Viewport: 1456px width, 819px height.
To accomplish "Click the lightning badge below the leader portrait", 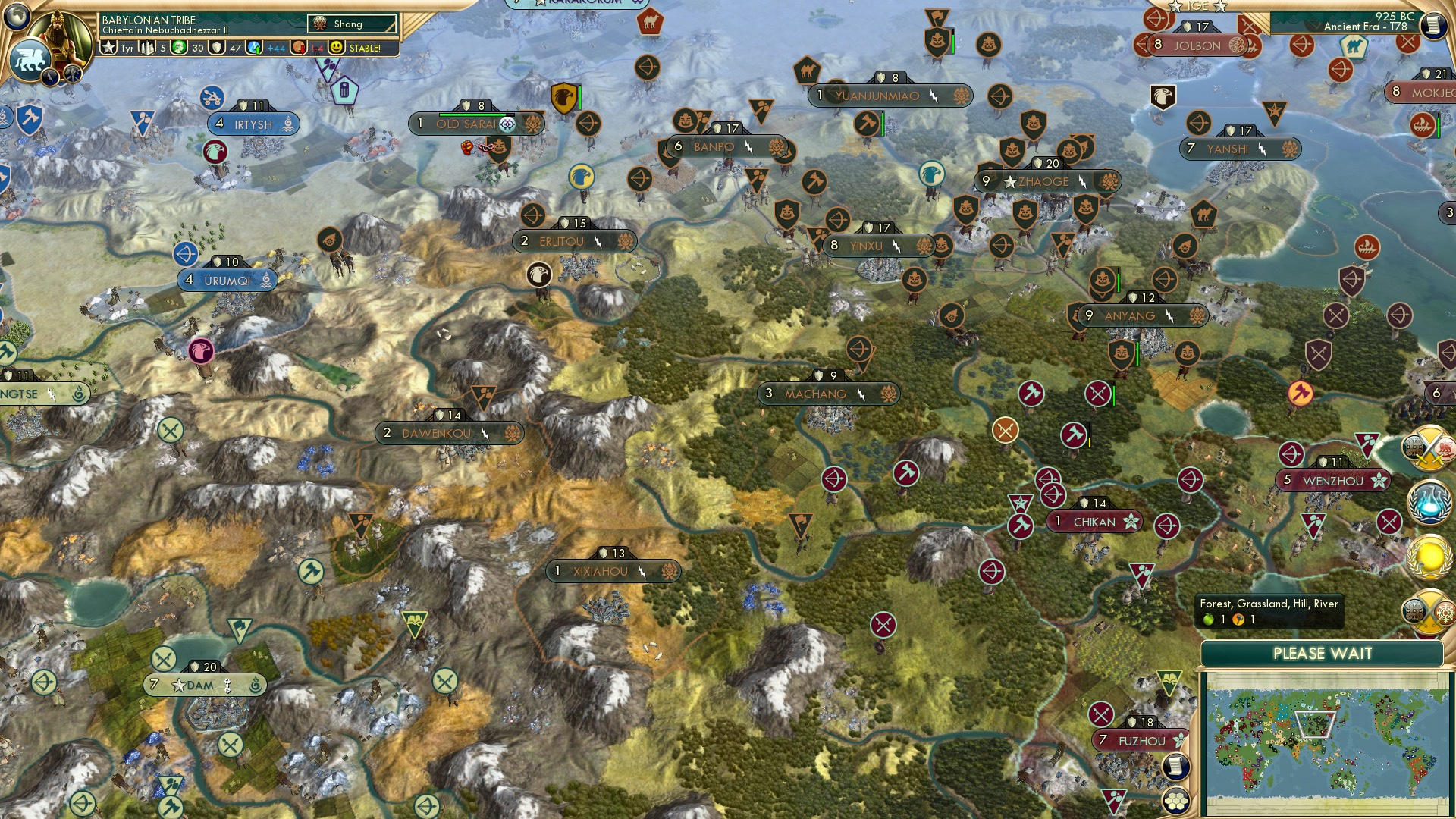I will click(50, 77).
